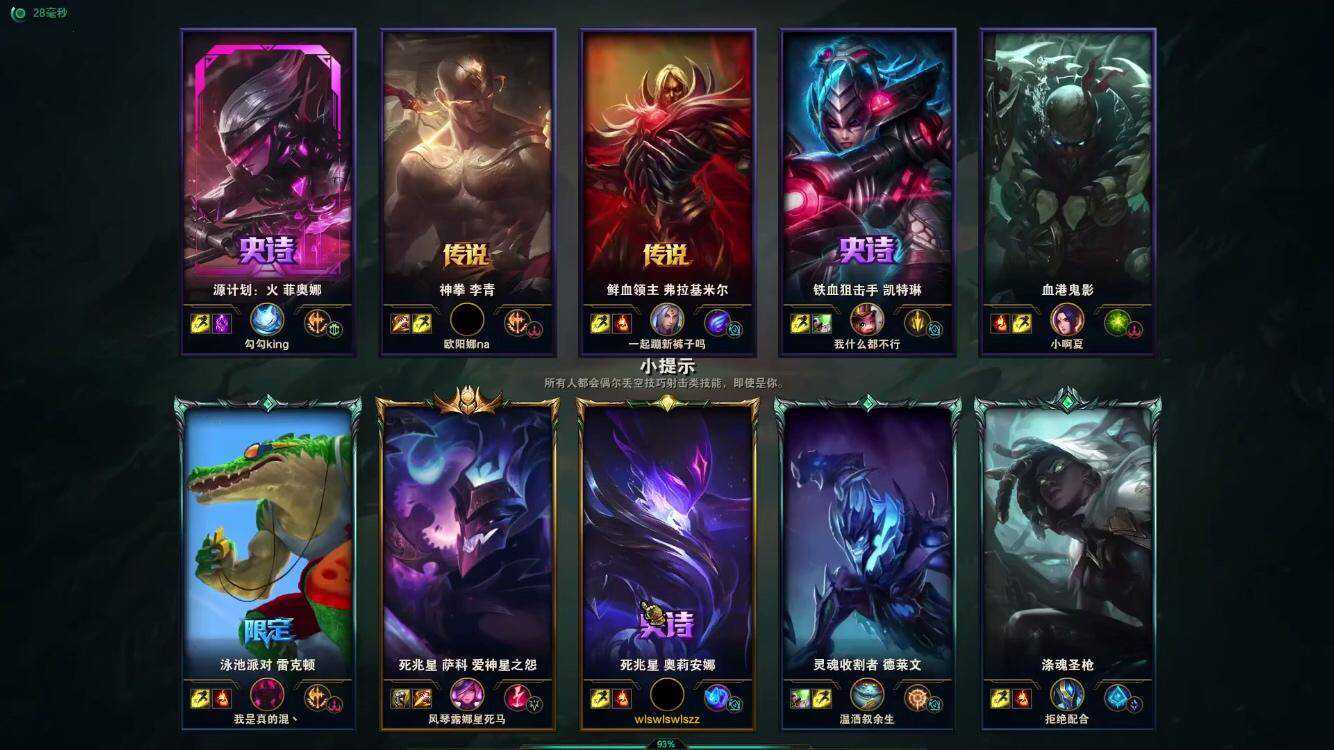The image size is (1334, 750).
Task: Click 一起蹦新裤子吗's player avatar portrait
Action: pos(666,320)
